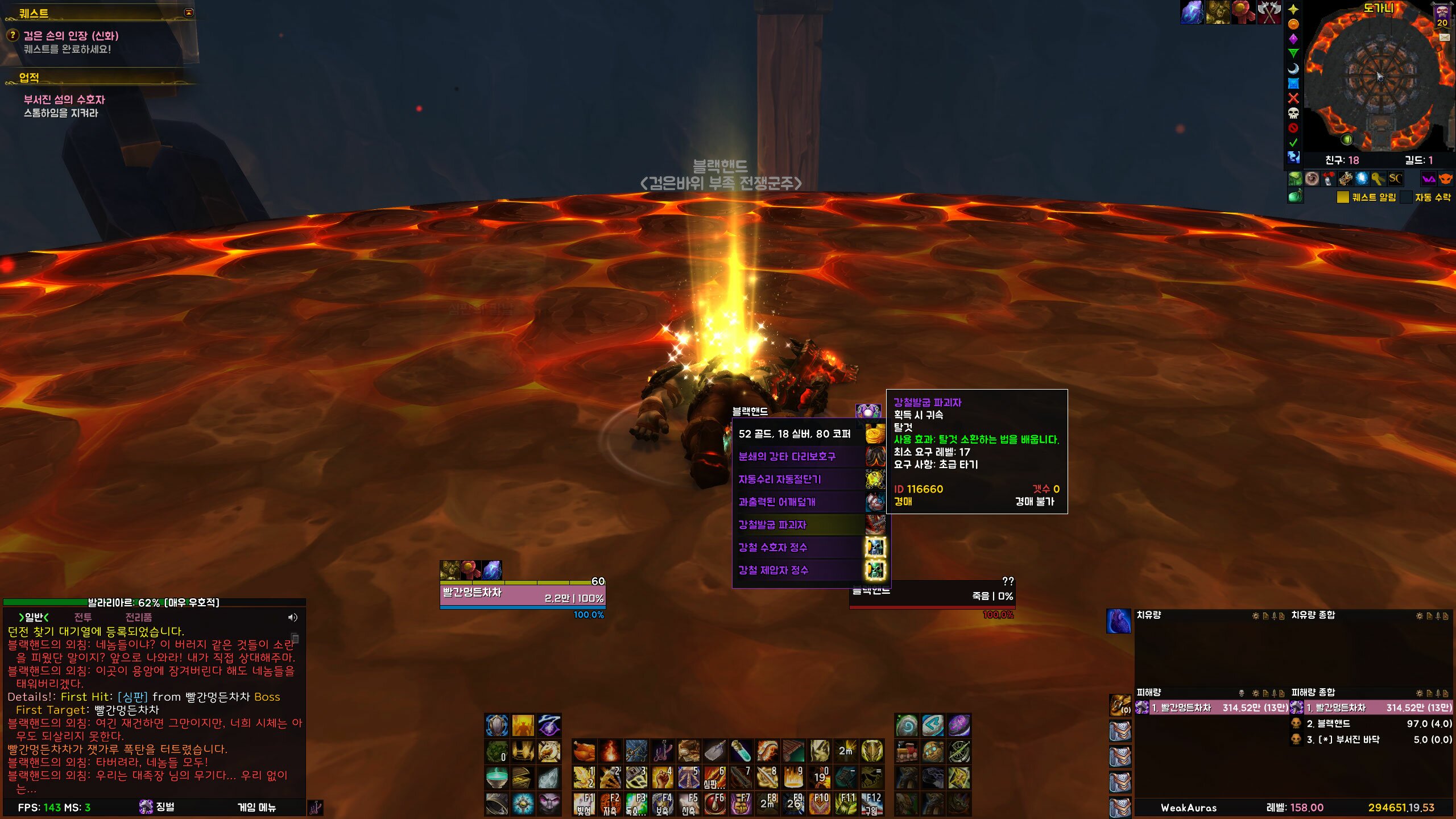Toggle the 자동 수락 checkbox

coord(1406,197)
